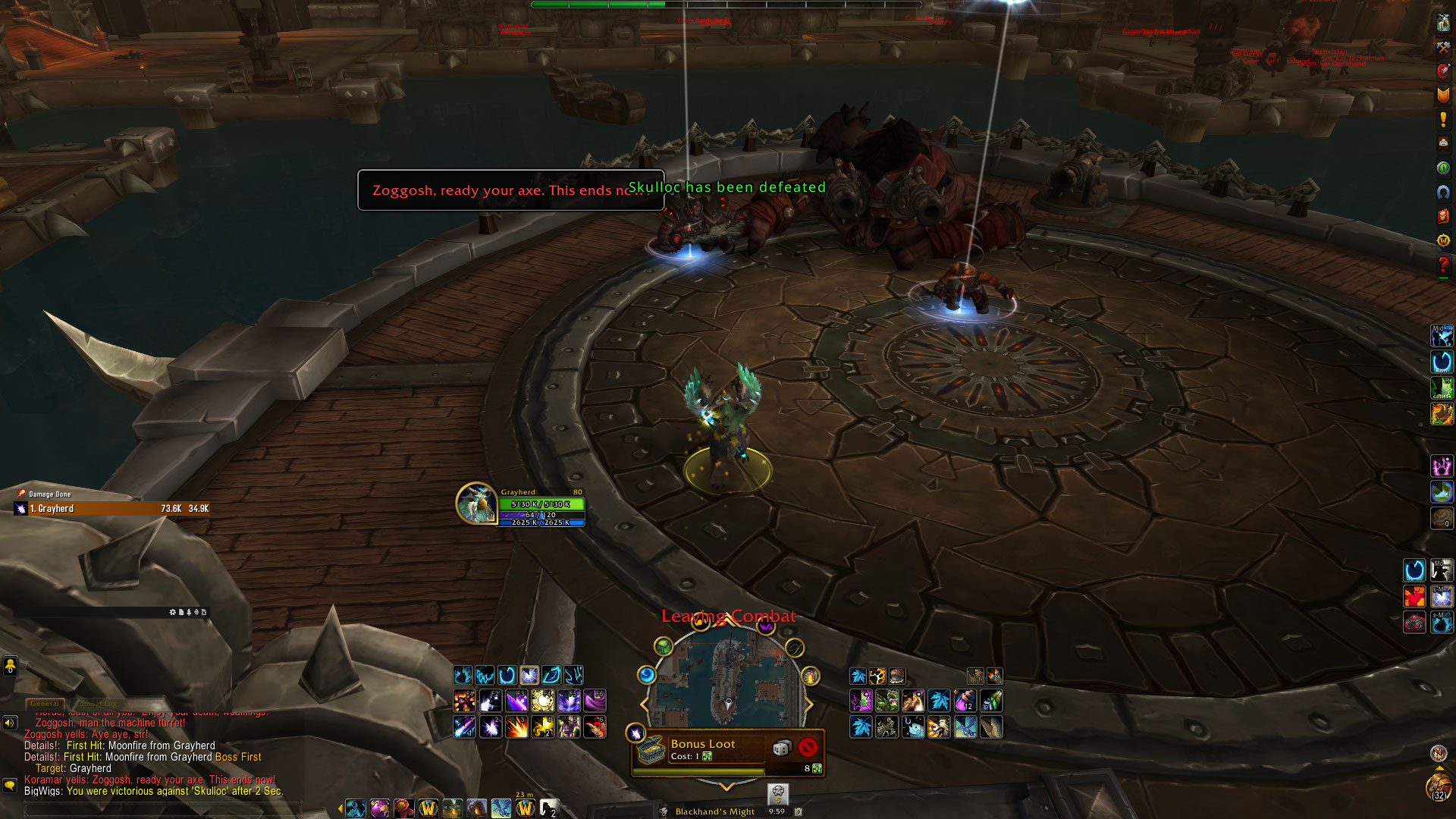This screenshot has width=1456, height=819.
Task: Open the yellow speech bubble chat menu
Action: tap(10, 785)
